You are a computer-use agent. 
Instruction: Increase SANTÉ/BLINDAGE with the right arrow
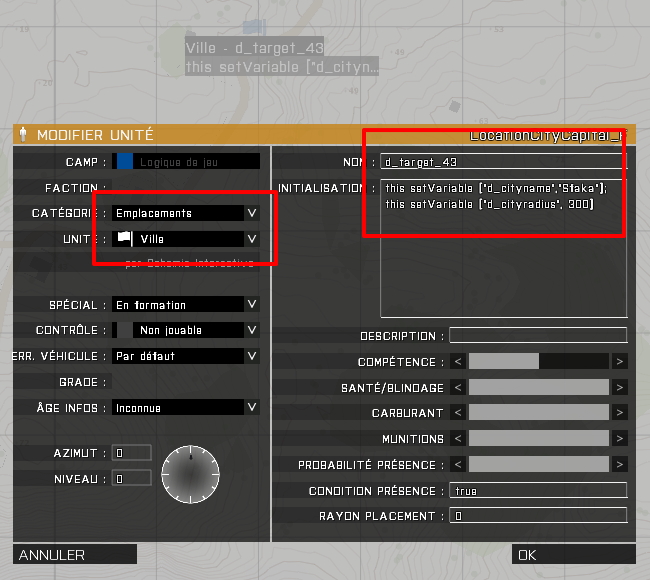620,387
